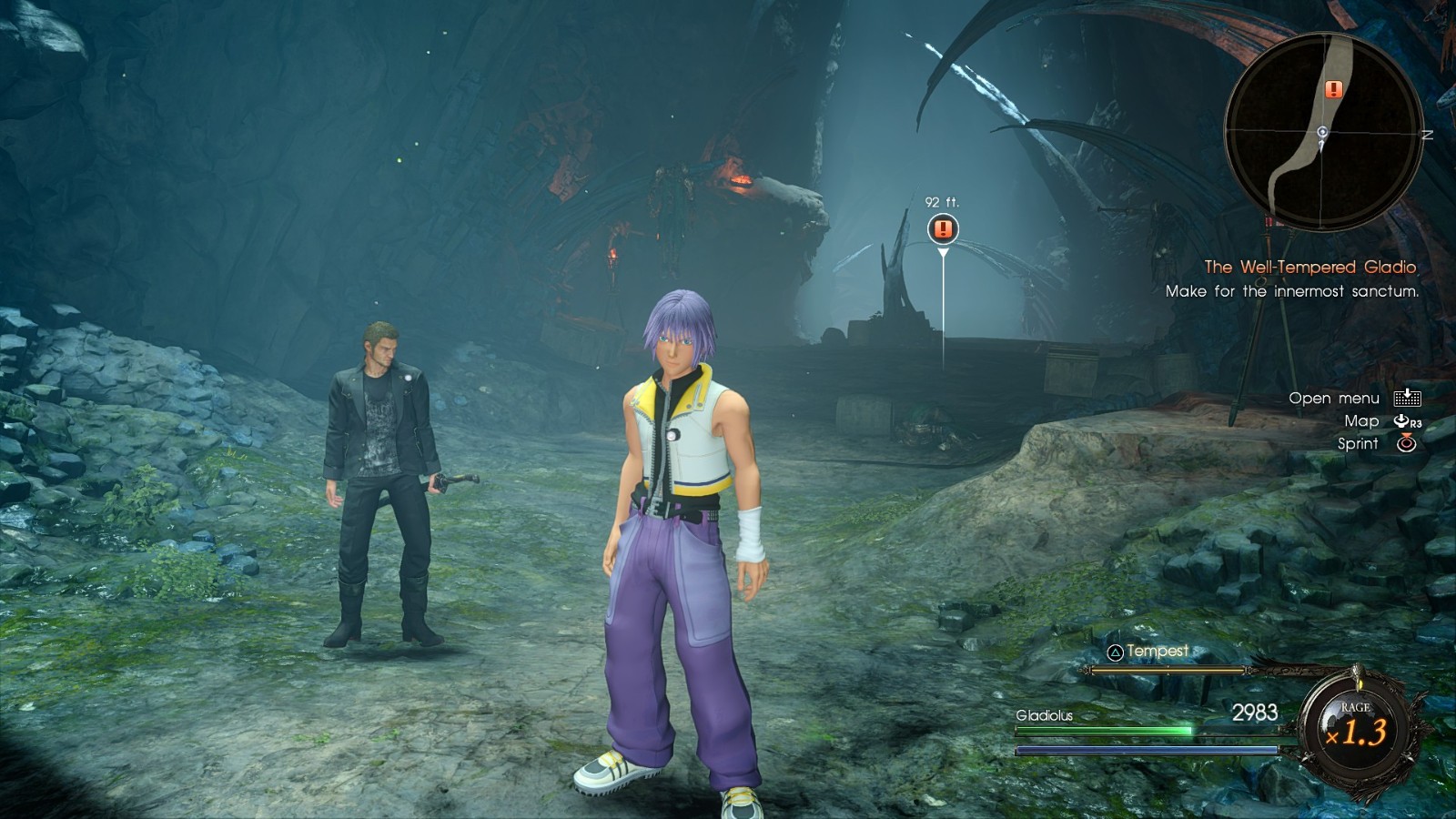Click the Open menu label

pyautogui.click(x=1334, y=399)
